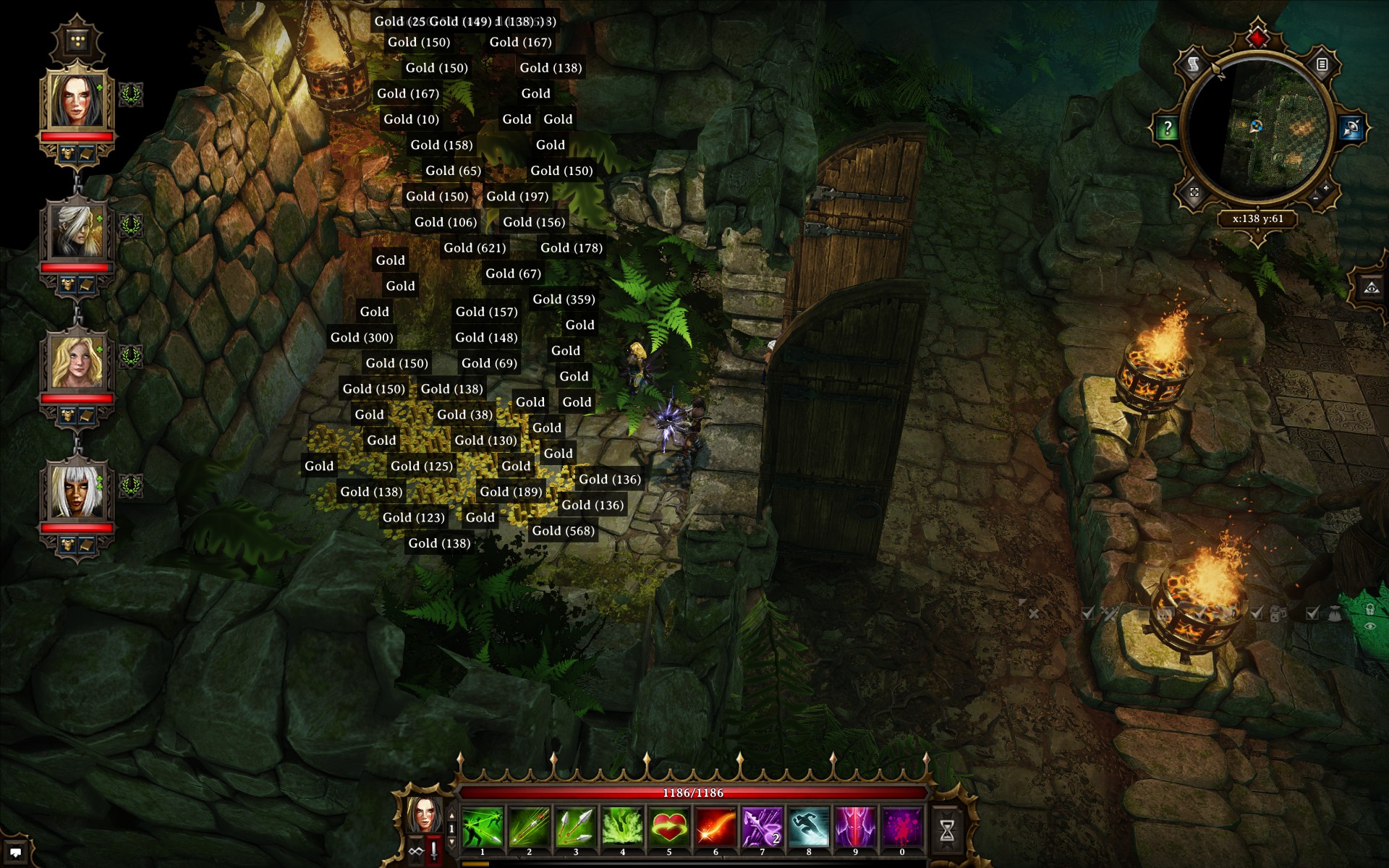Screen dimensions: 1389x868
Task: Click the blue waypoint compass icon right of the minimap
Action: coord(1351,128)
